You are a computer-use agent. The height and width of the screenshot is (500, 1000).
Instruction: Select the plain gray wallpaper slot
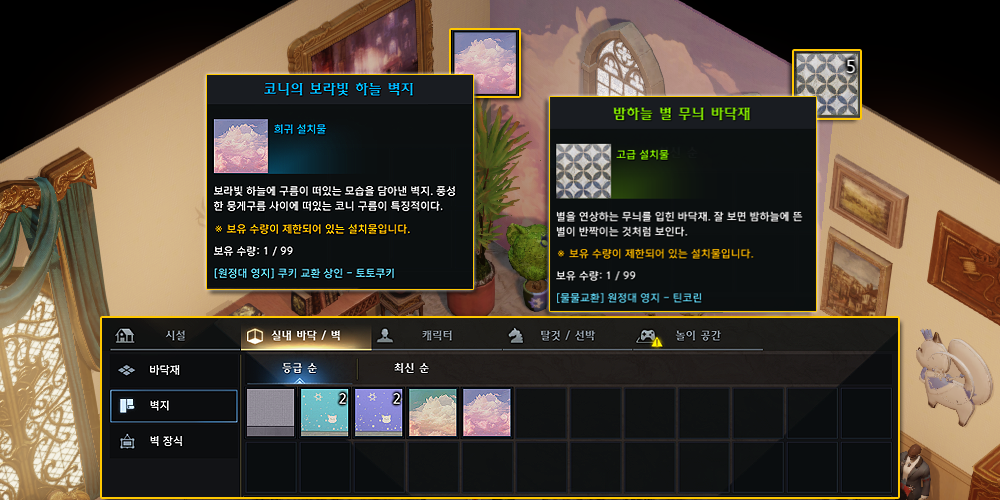click(271, 413)
